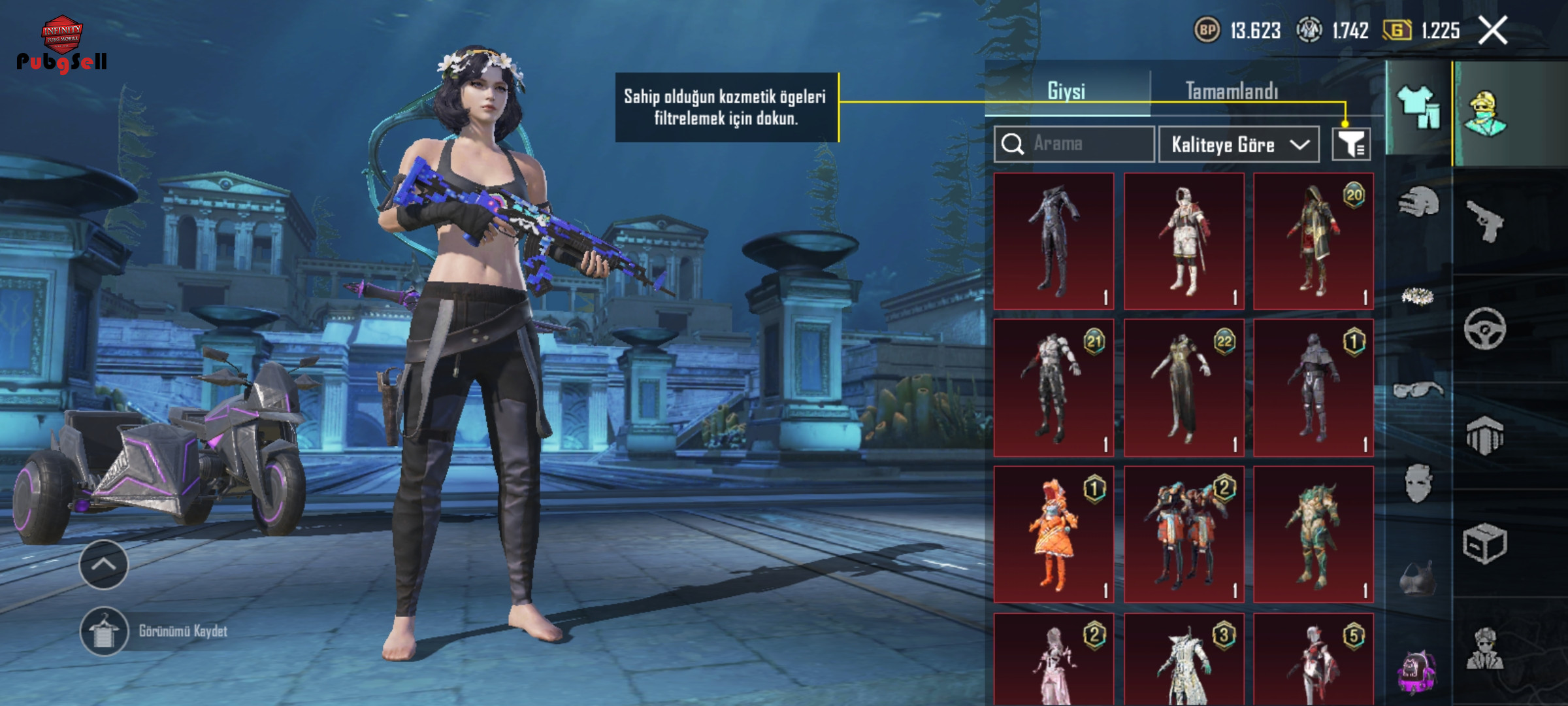
Task: Open the backpack category
Action: [1418, 670]
